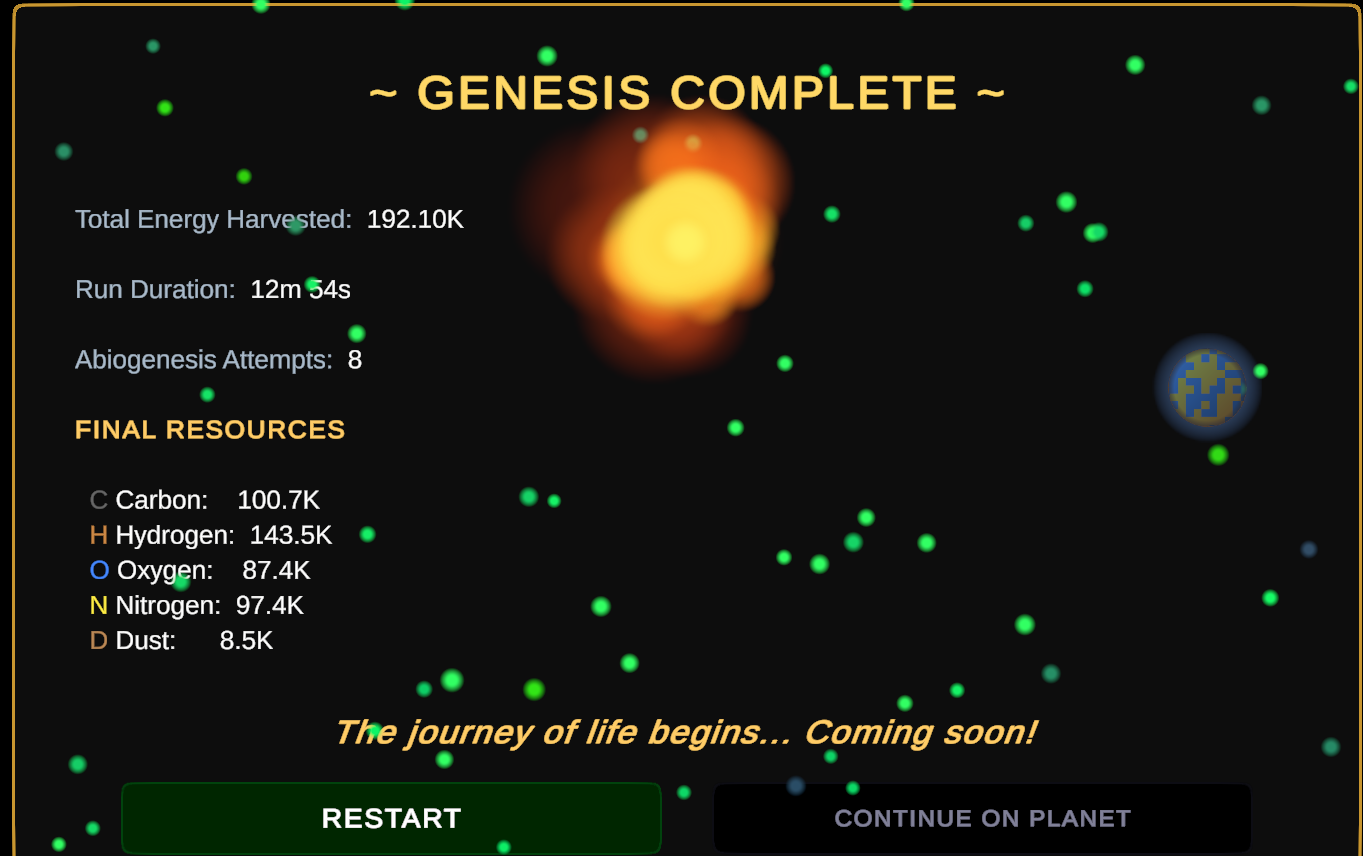Select the pixelated planet on the right
1363x856 pixels.
(1205, 387)
